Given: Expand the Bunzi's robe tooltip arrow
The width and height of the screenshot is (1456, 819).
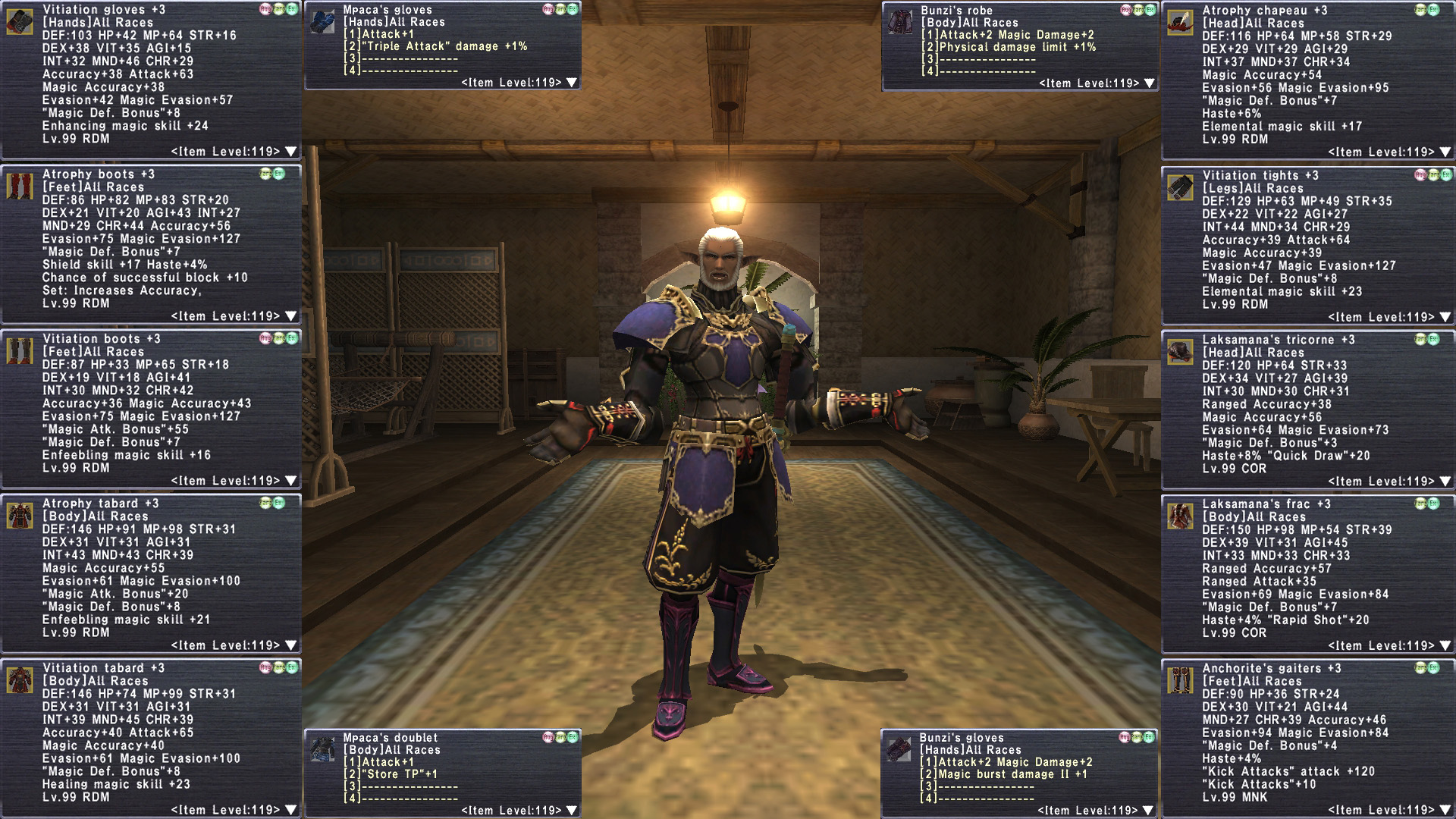Looking at the screenshot, I should coord(1150,83).
